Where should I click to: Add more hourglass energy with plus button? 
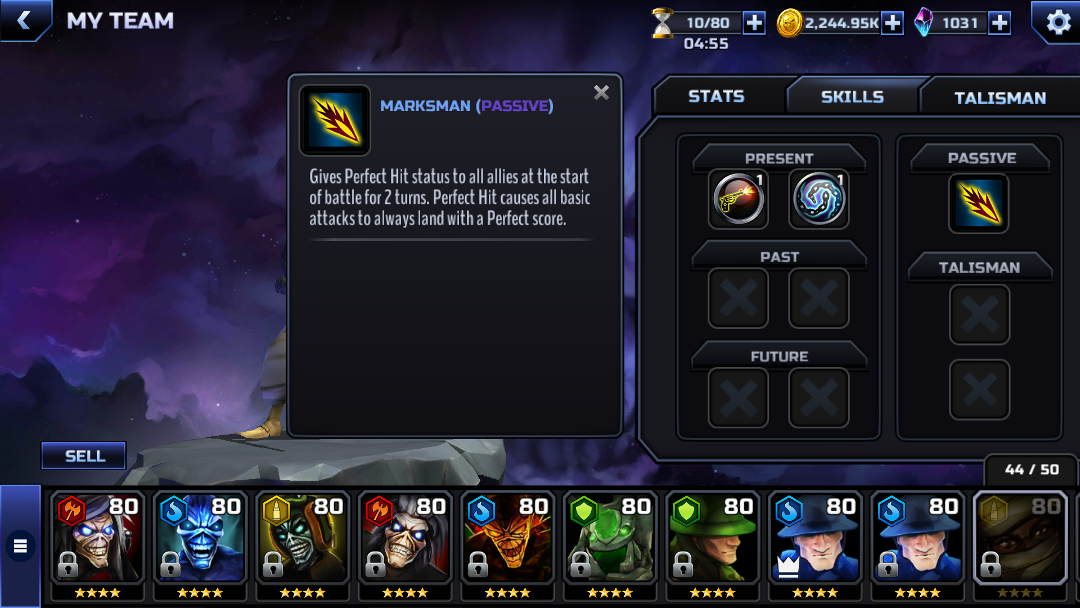754,23
